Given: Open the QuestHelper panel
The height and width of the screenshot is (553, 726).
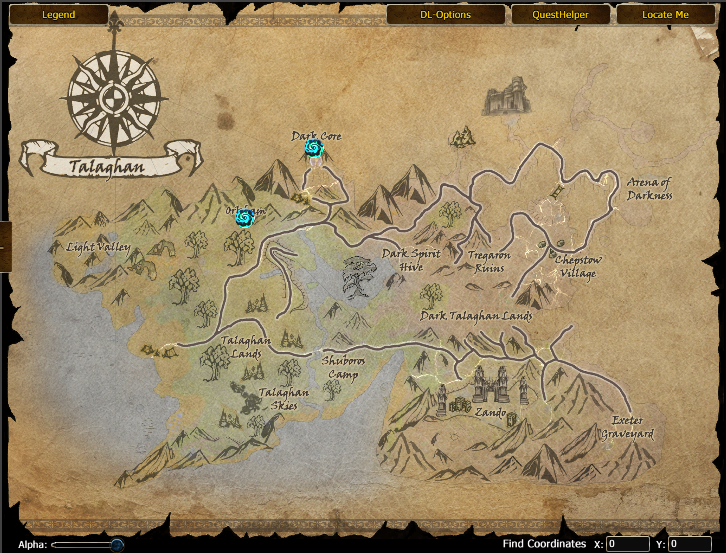Looking at the screenshot, I should 559,15.
